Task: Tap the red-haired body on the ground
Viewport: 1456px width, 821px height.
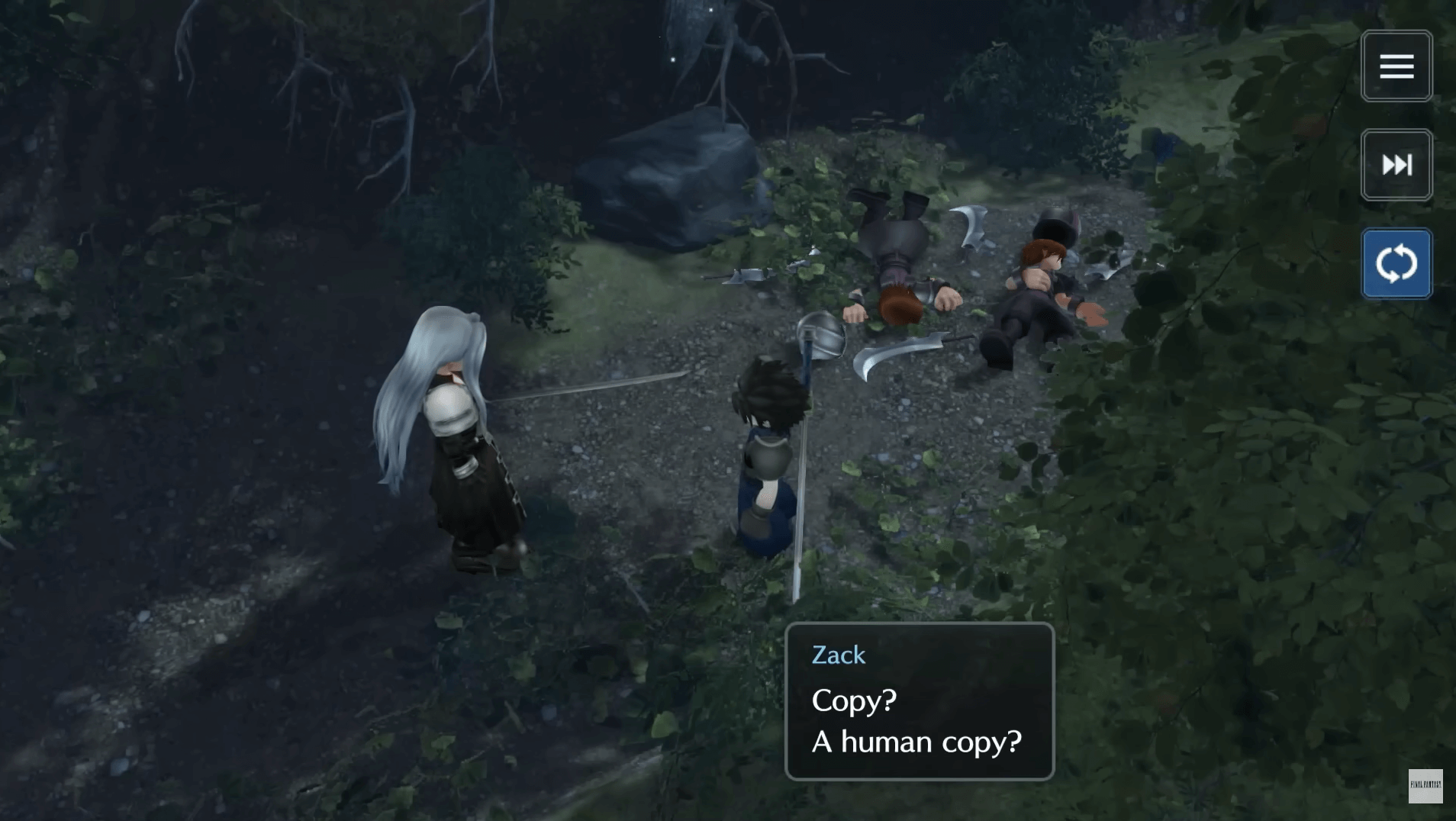Action: click(1045, 282)
